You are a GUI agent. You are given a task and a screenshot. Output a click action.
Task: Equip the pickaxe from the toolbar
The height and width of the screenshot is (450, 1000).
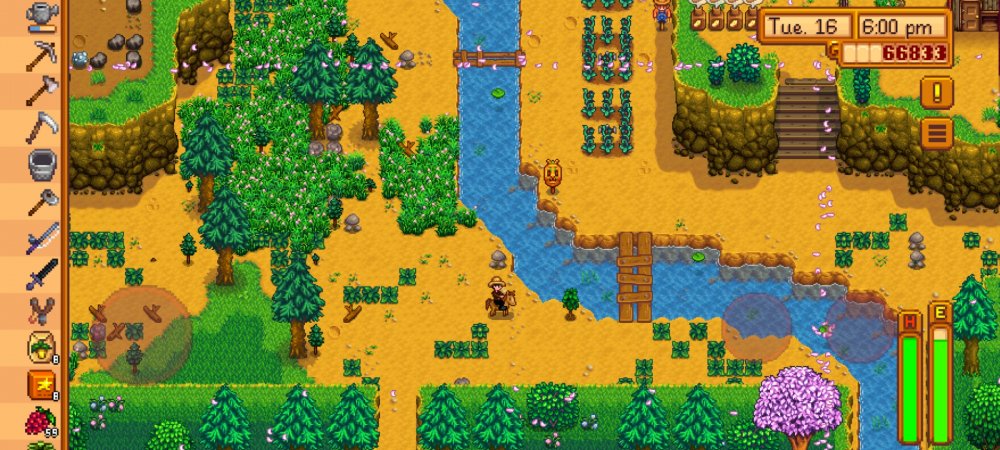(x=42, y=53)
